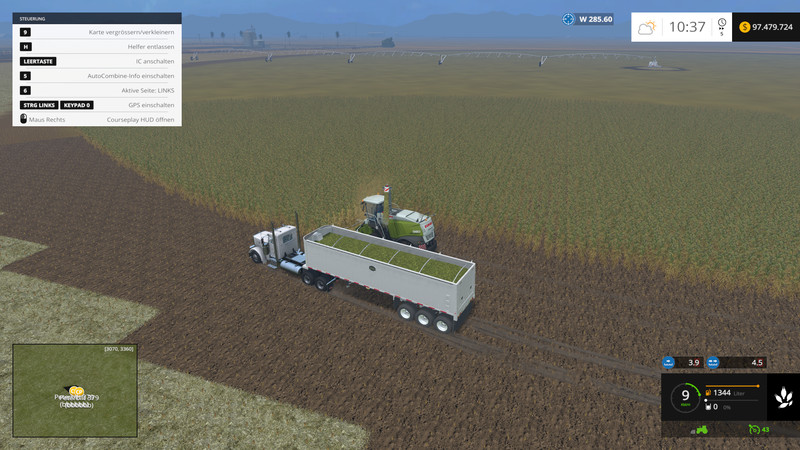The image size is (800, 450).
Task: Click the blue compass icon
Action: tap(568, 19)
